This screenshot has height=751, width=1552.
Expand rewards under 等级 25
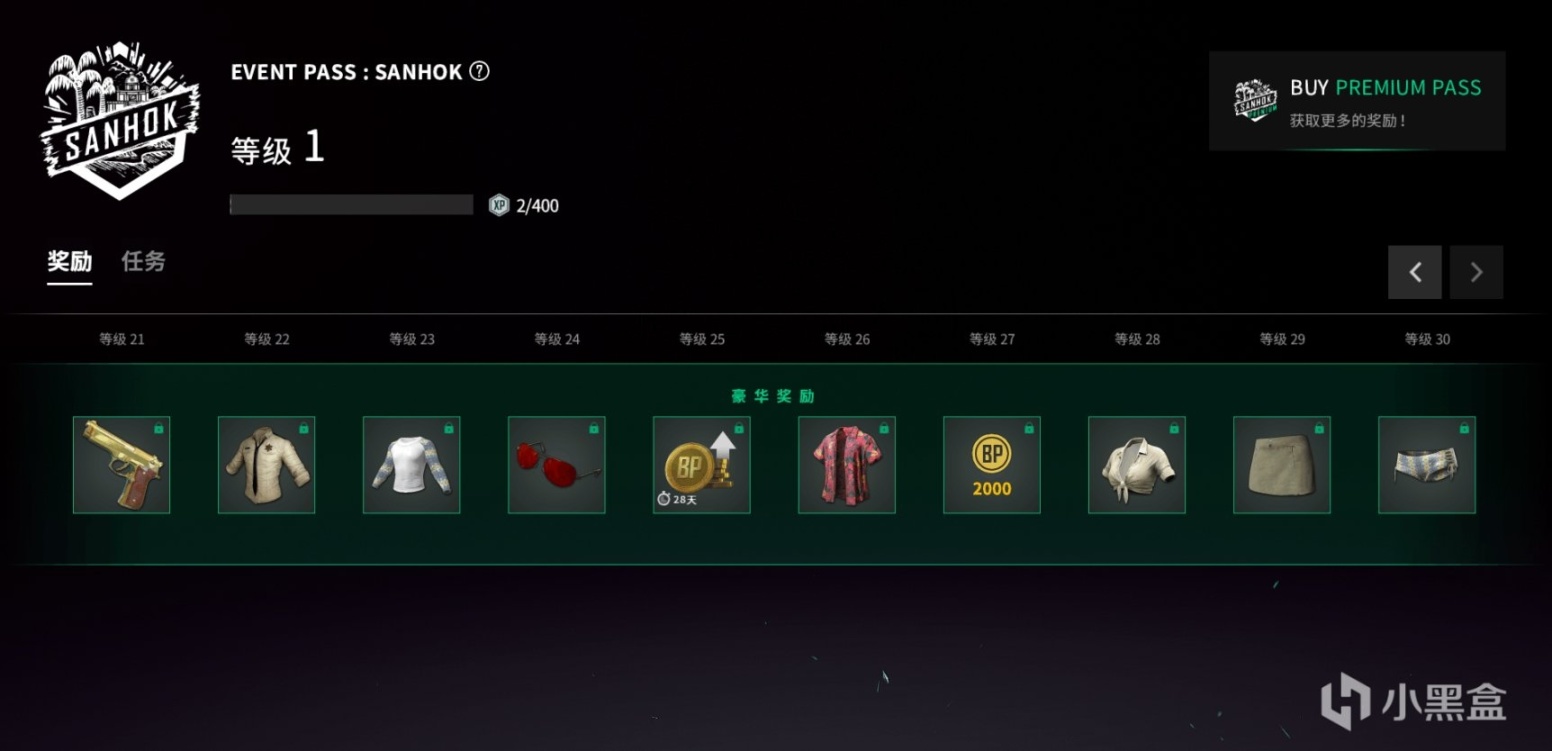click(x=700, y=339)
